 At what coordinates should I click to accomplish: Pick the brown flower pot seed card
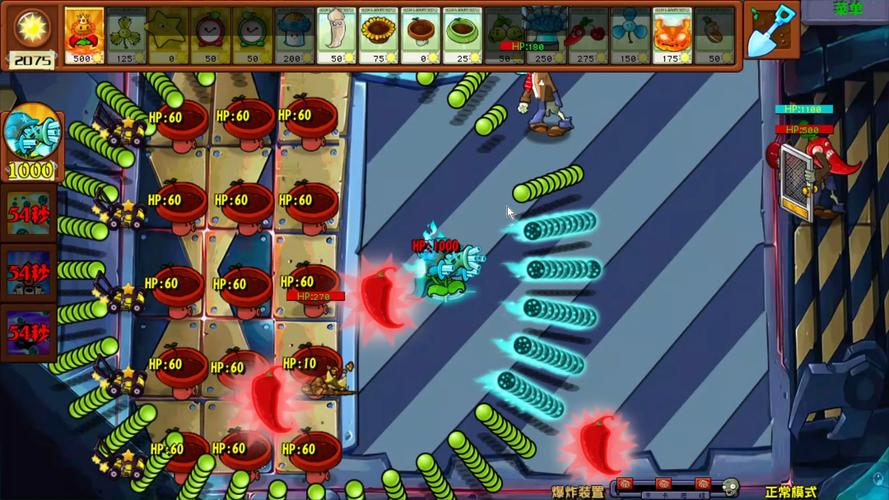420,34
